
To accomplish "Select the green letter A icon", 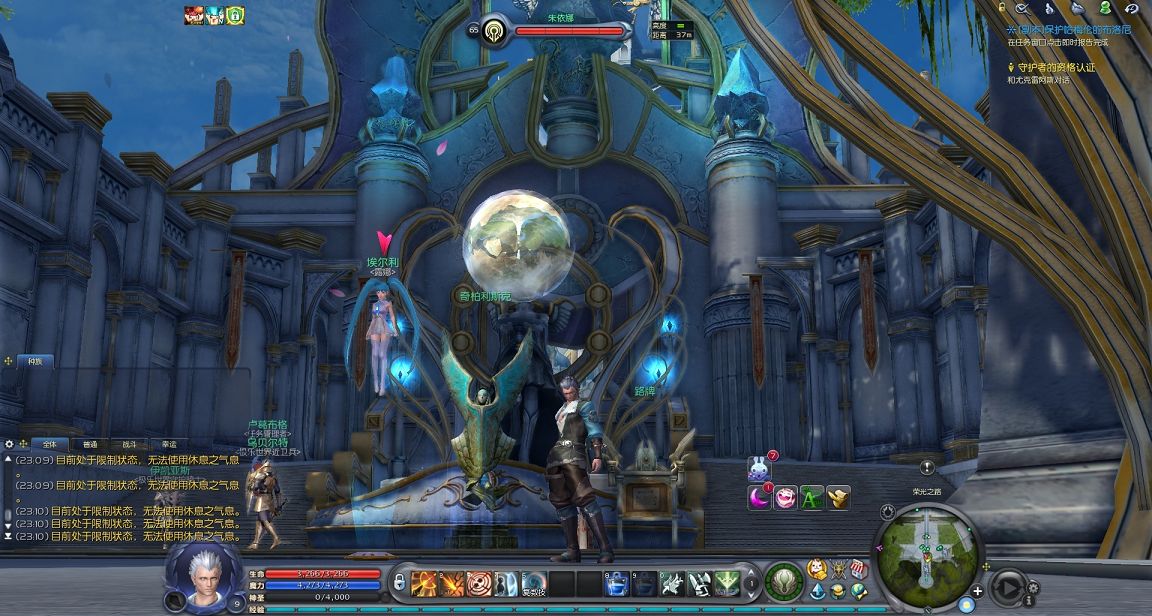I will coord(812,497).
